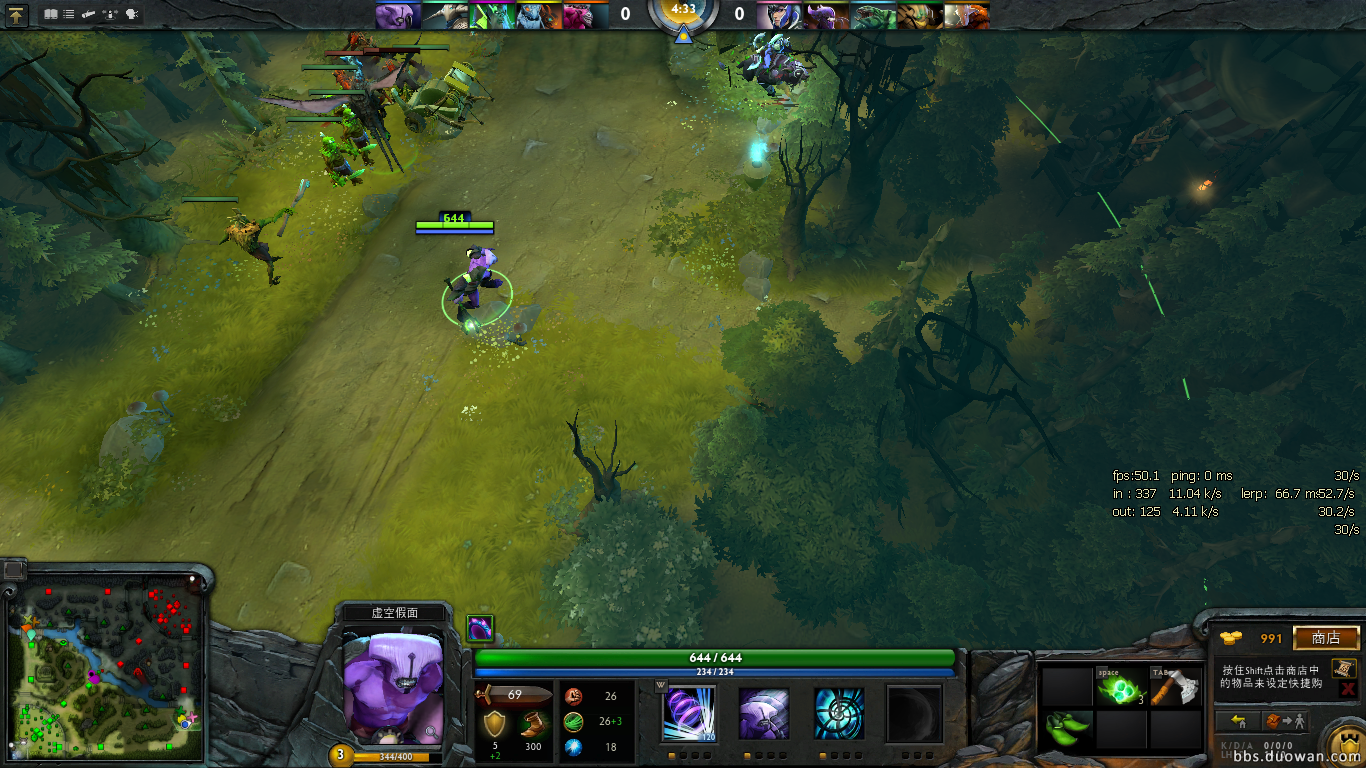Select the green boots item slot
Image resolution: width=1366 pixels, height=768 pixels.
[x=1066, y=729]
